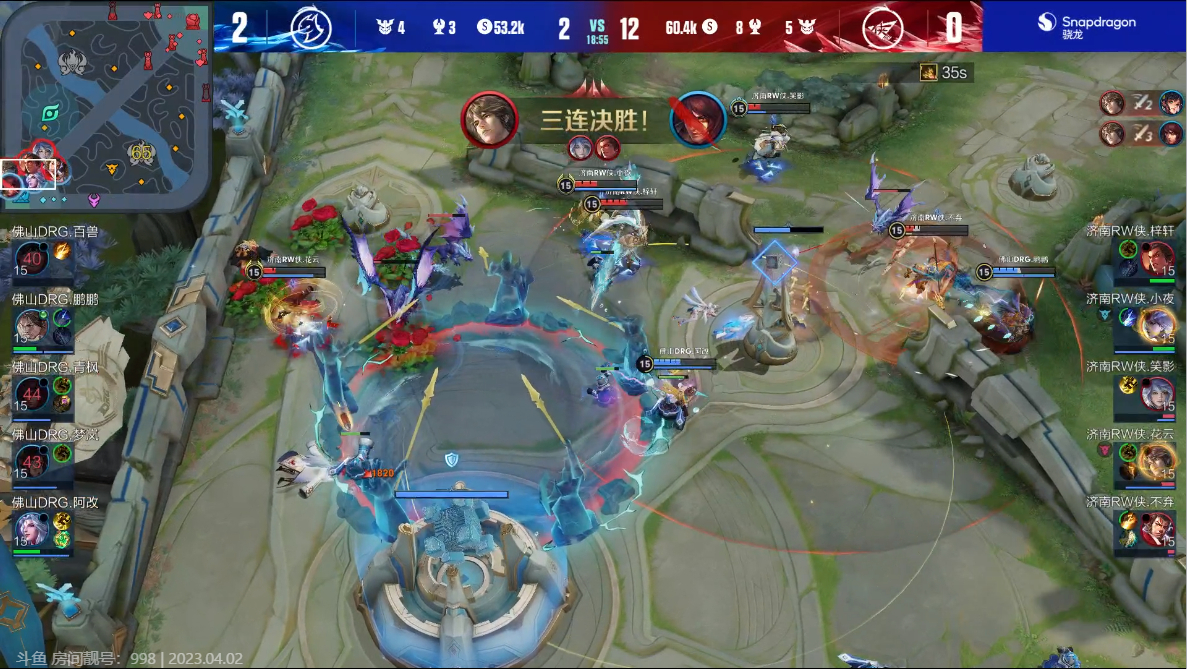Screen dimensions: 1187x669
Task: Select player 济南RW侠.梓轩 portrait
Action: 1157,259
